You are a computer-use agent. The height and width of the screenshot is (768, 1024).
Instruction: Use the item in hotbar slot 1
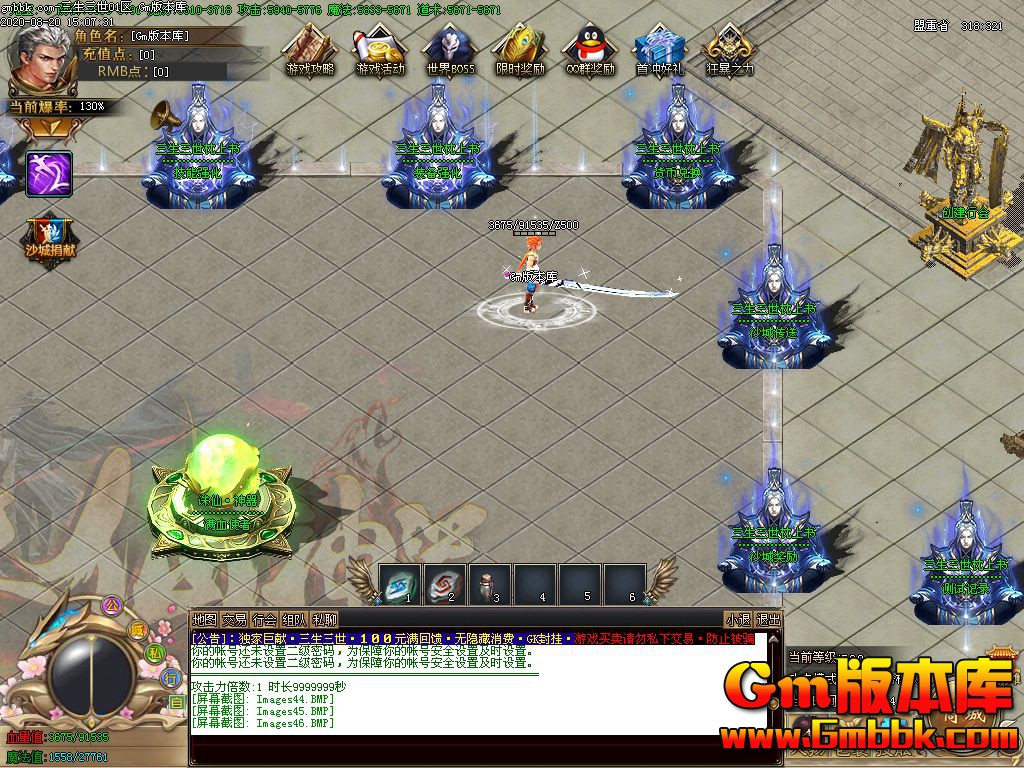[400, 583]
